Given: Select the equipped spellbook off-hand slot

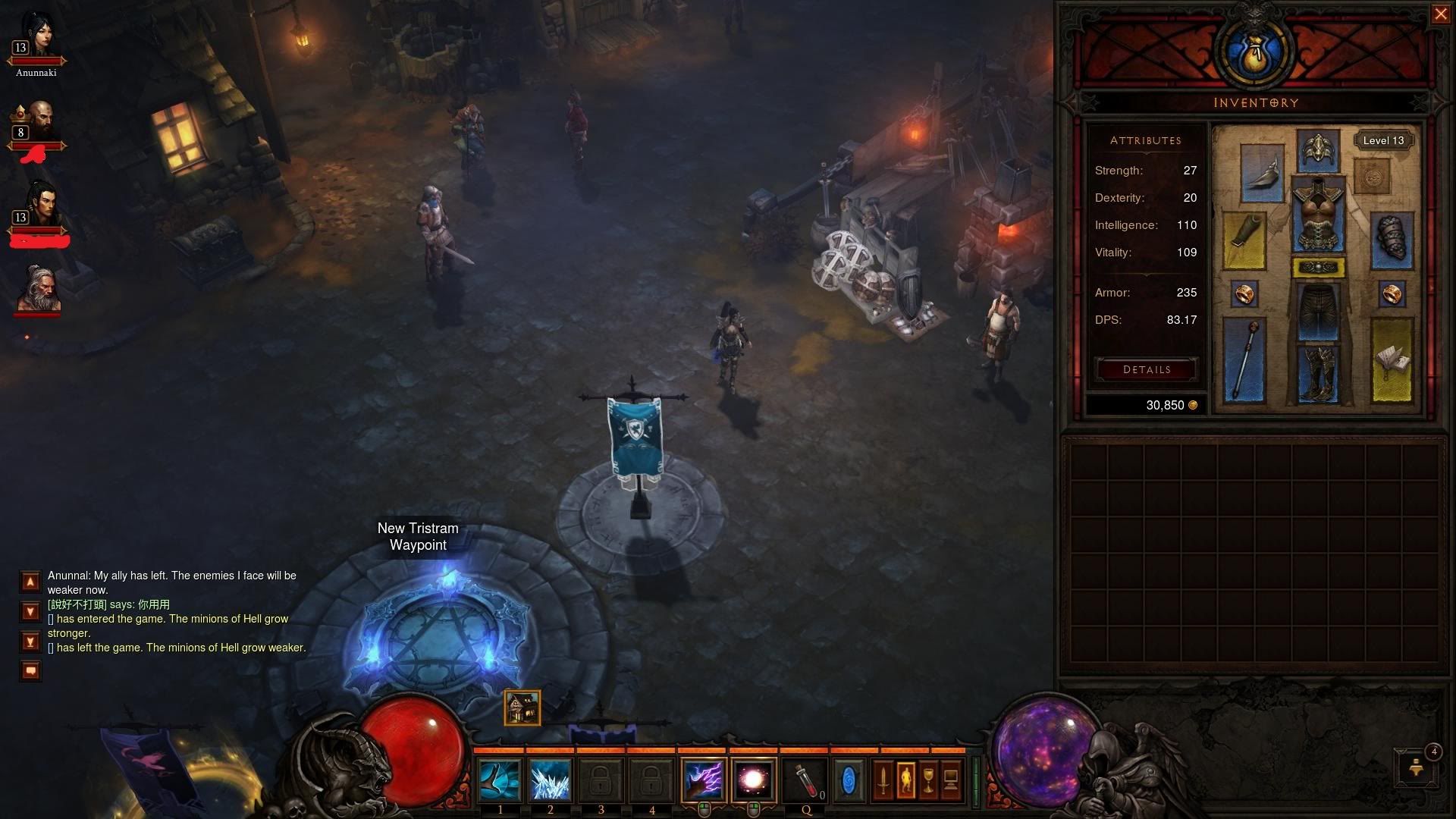Looking at the screenshot, I should click(x=1392, y=359).
